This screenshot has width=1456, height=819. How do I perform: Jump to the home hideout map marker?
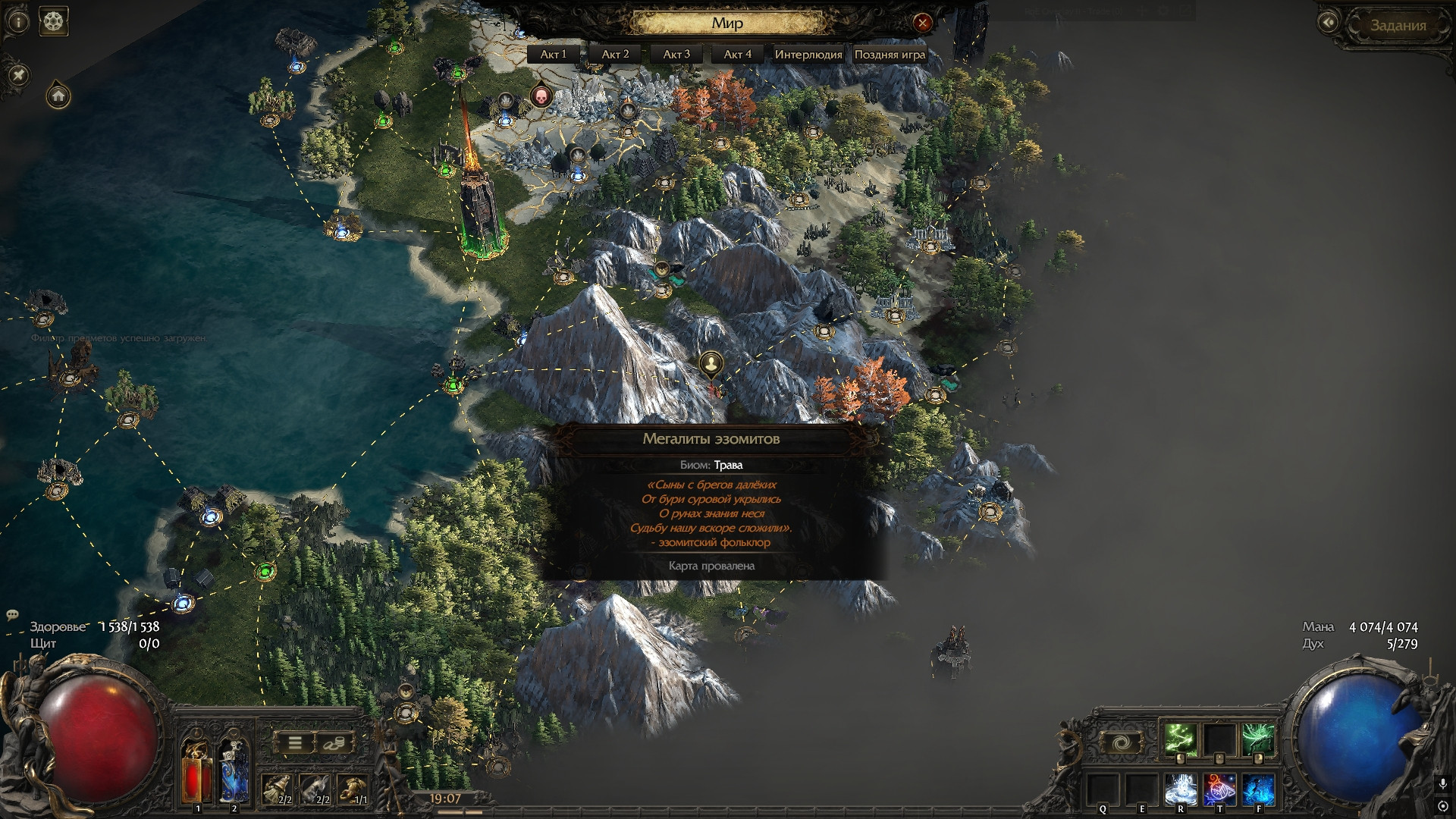coord(58,96)
